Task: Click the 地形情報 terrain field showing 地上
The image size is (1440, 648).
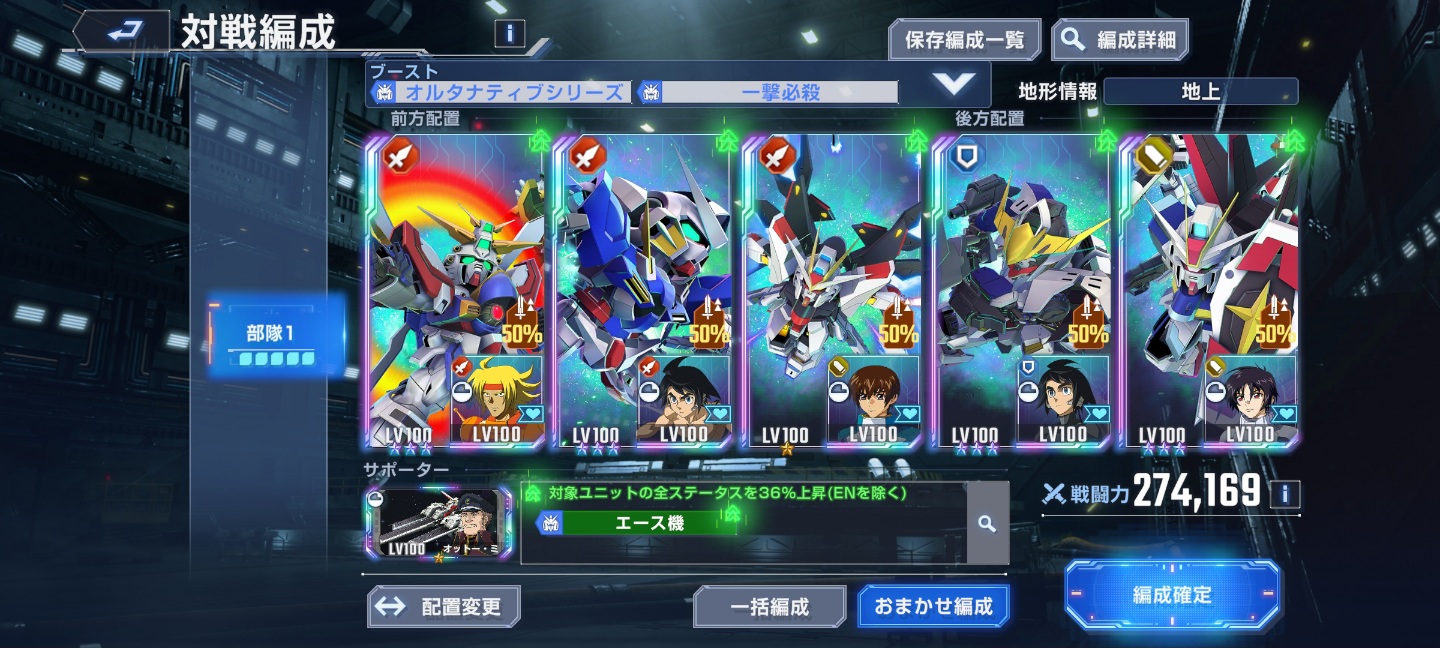Action: click(x=1200, y=92)
